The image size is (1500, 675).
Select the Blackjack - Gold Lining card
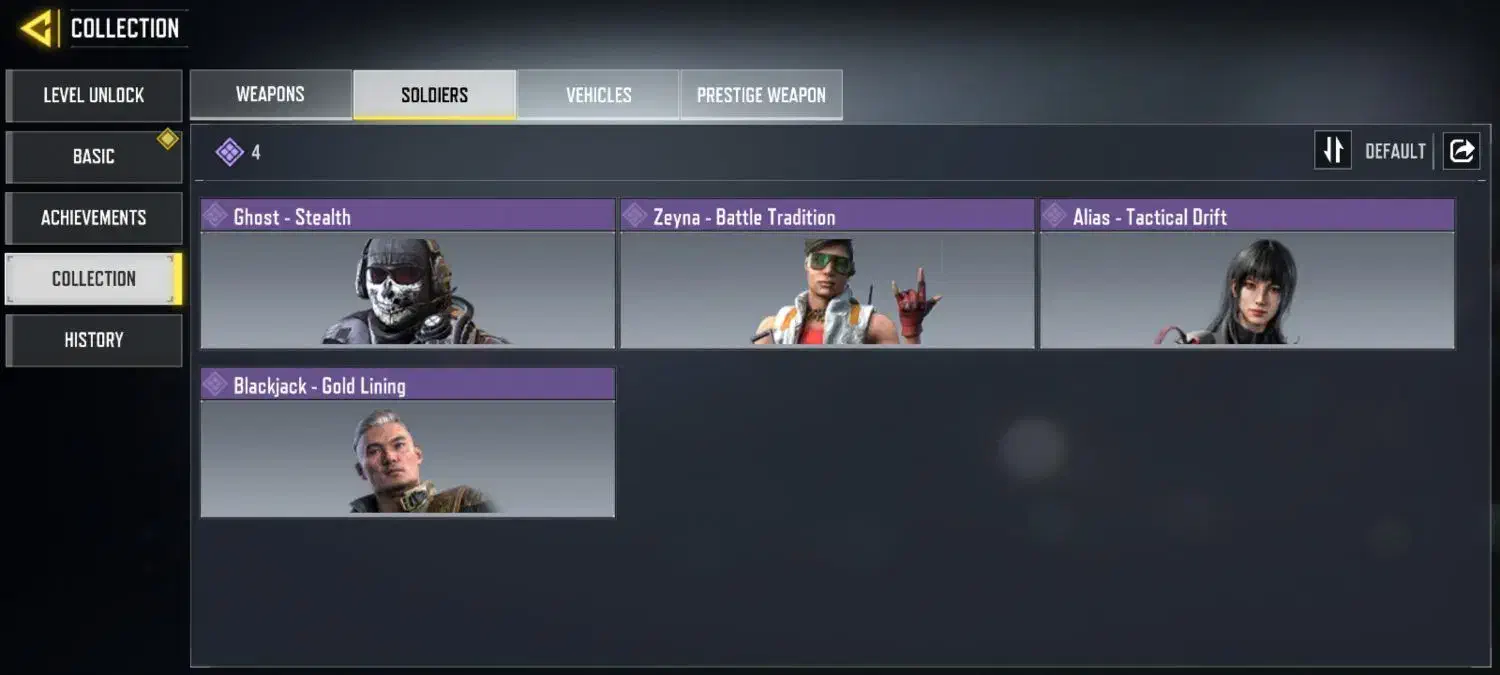pos(408,442)
